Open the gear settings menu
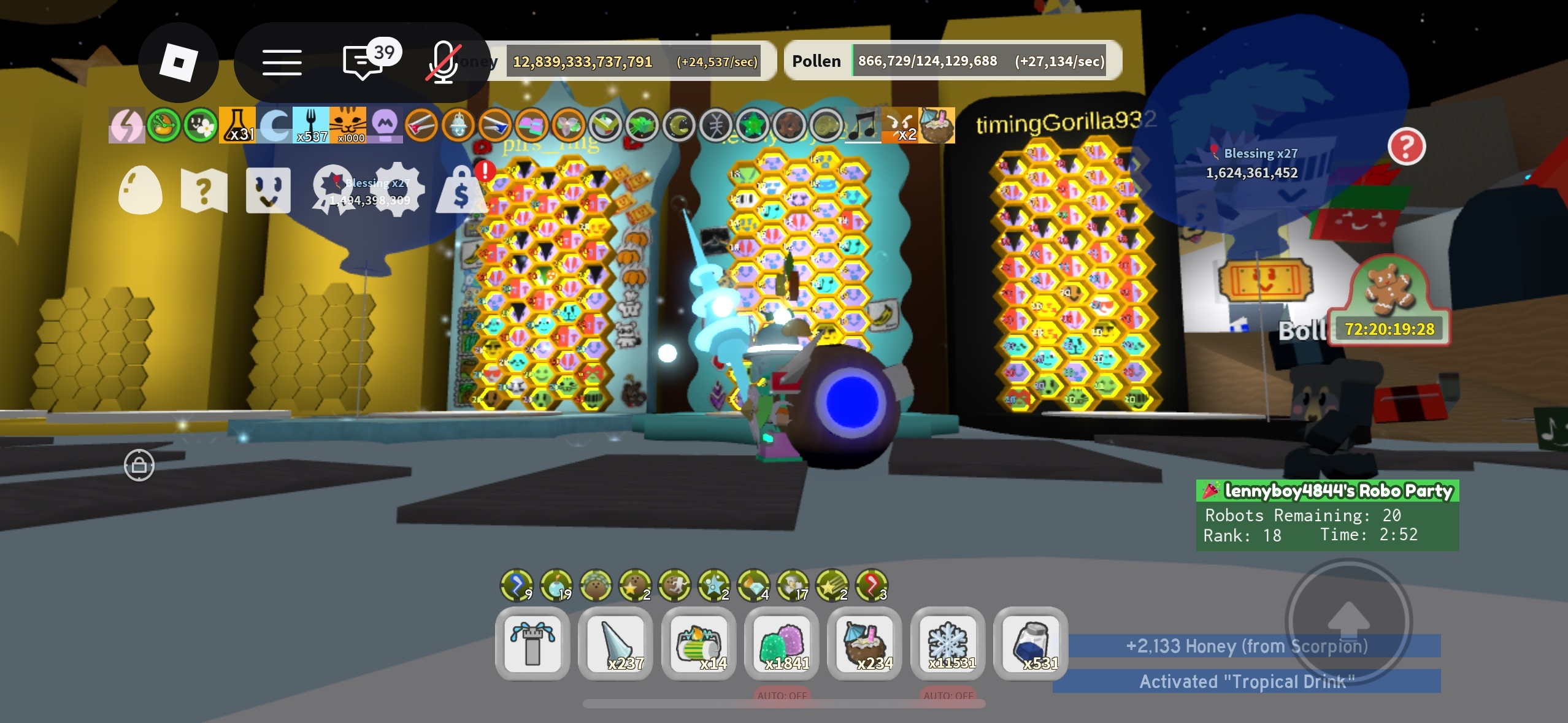 398,189
